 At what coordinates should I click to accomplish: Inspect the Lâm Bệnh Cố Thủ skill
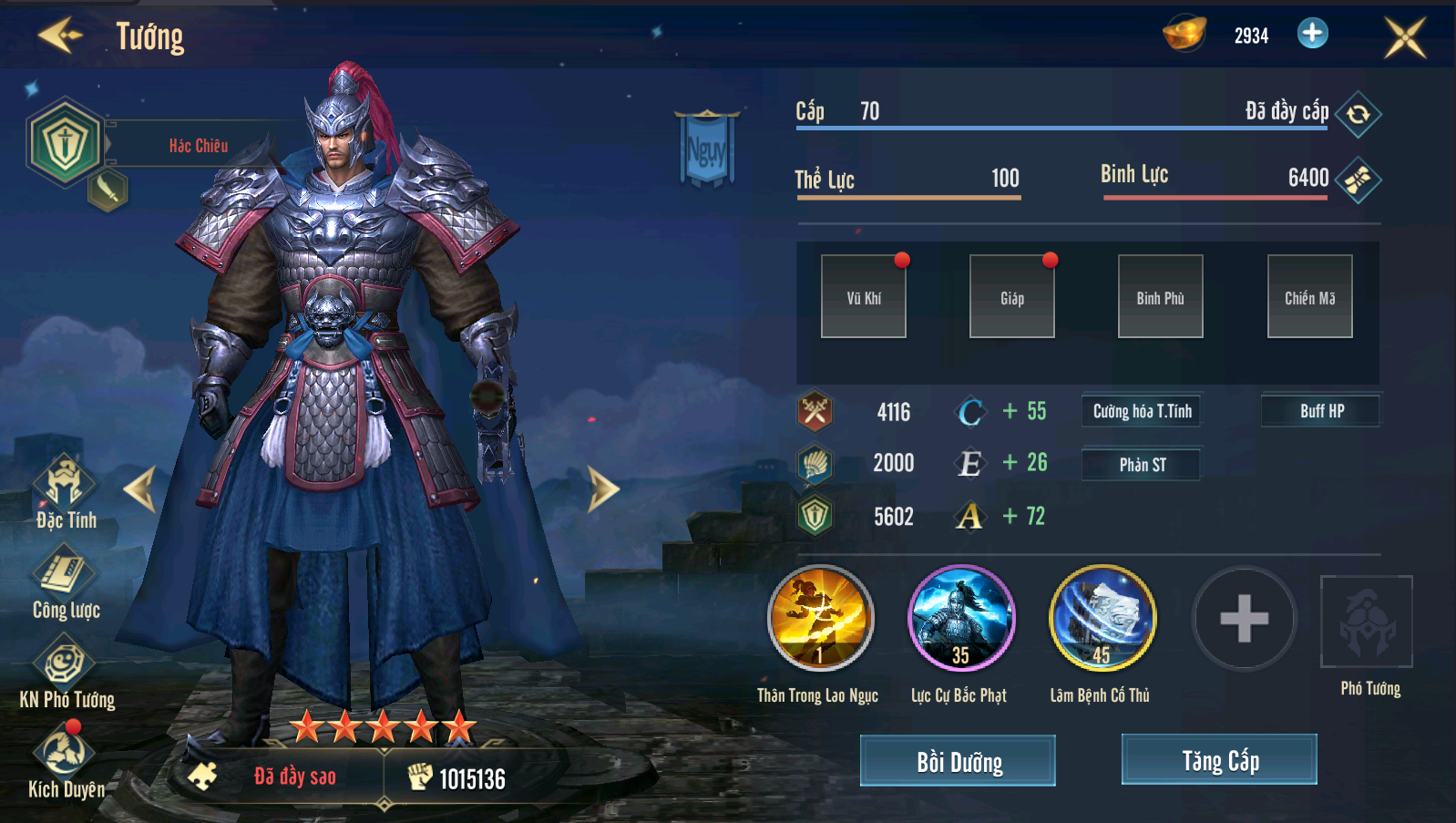click(1102, 619)
